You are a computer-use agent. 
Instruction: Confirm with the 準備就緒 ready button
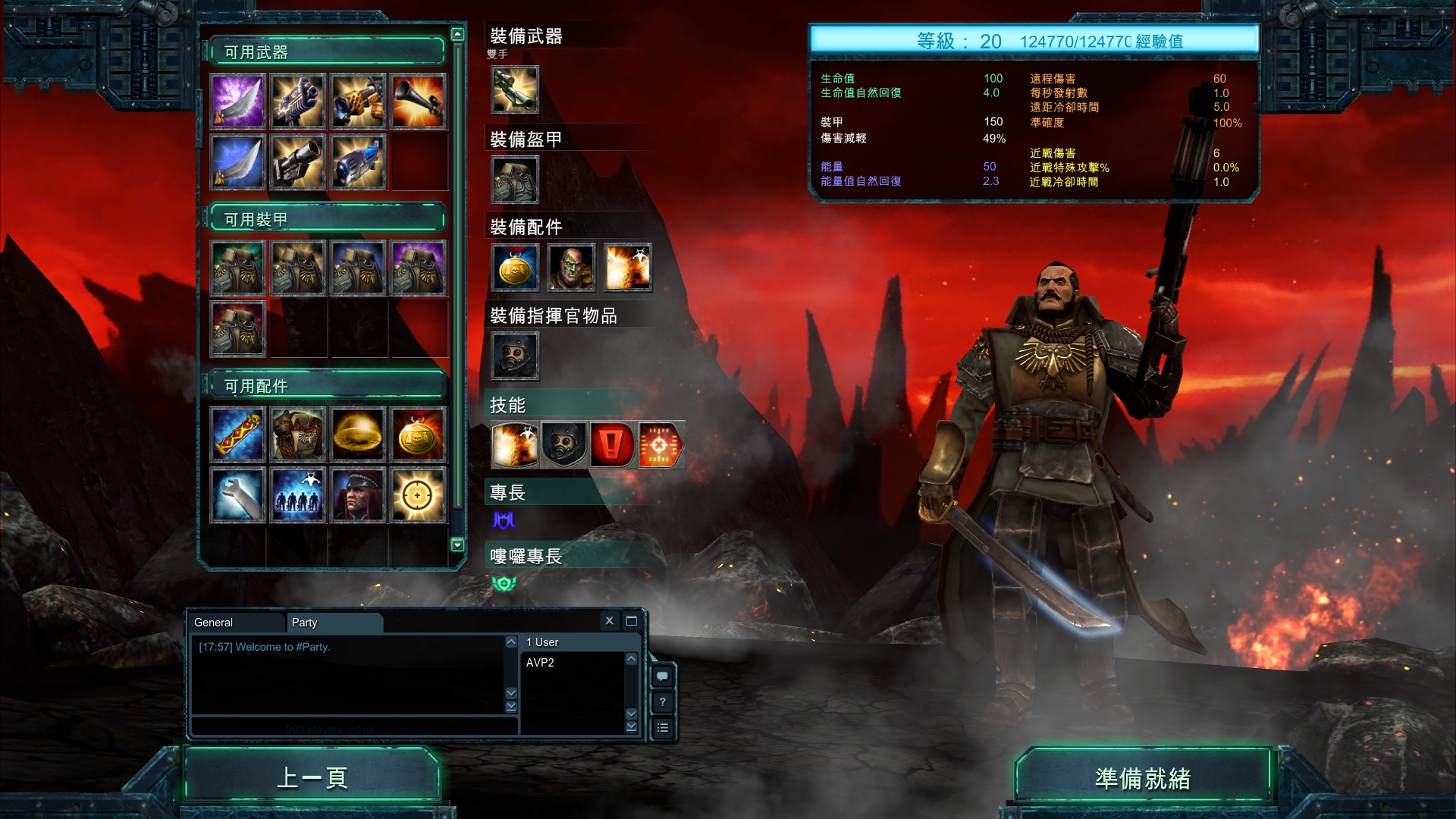pos(1142,779)
